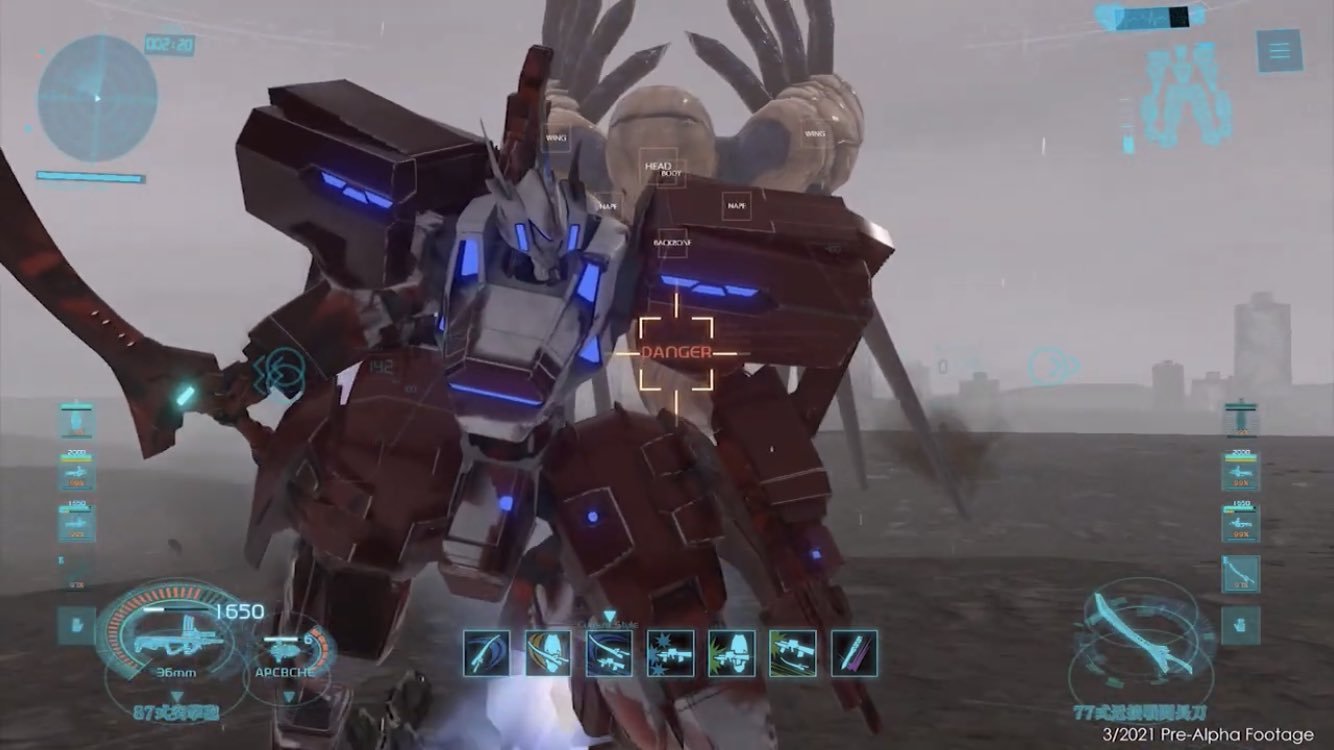This screenshot has width=1334, height=750.
Task: Select the sword and rifle combat style
Action: [x=609, y=653]
